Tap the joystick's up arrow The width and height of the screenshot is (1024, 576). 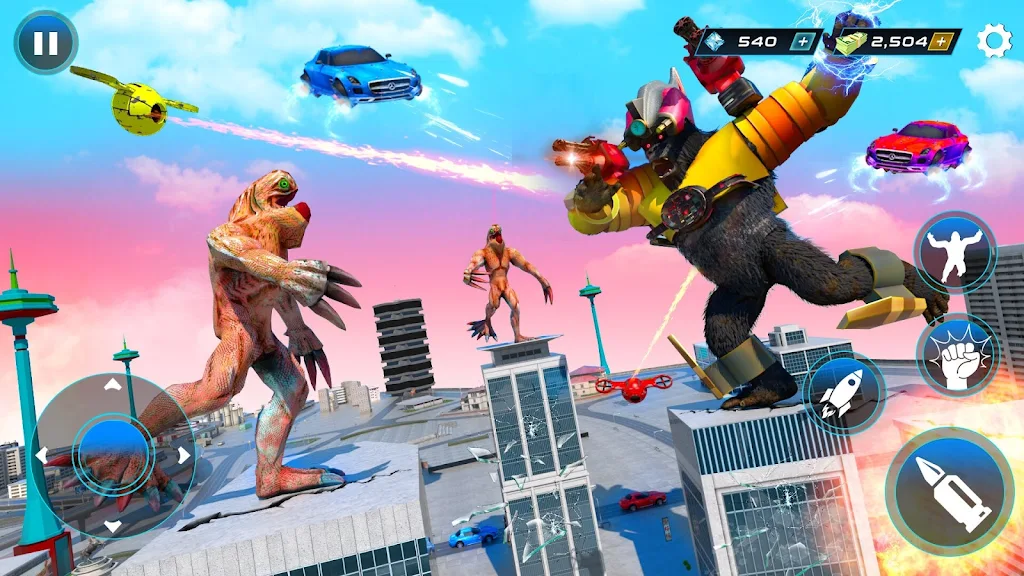coord(112,384)
